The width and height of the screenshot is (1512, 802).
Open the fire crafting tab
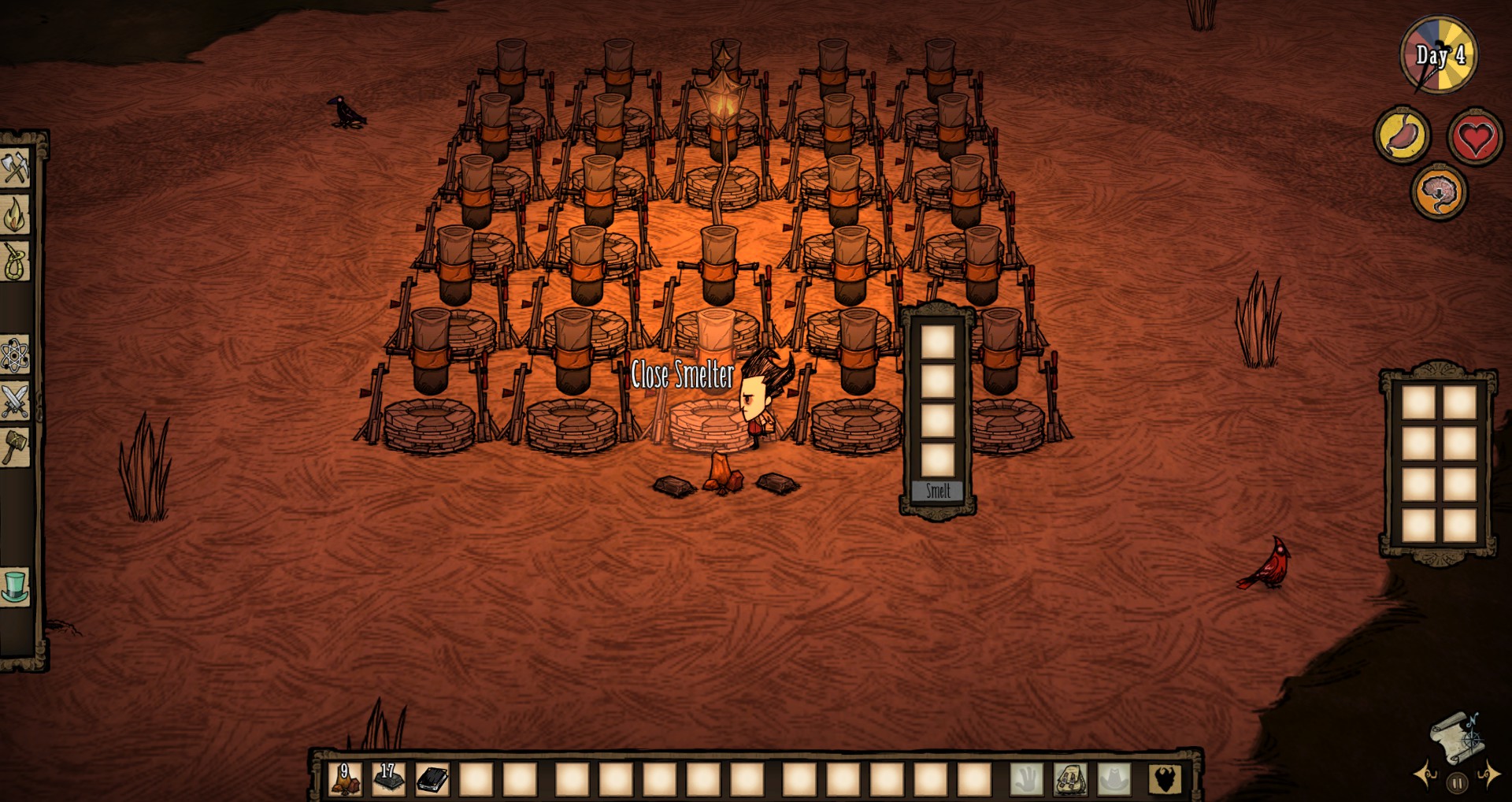(15, 214)
